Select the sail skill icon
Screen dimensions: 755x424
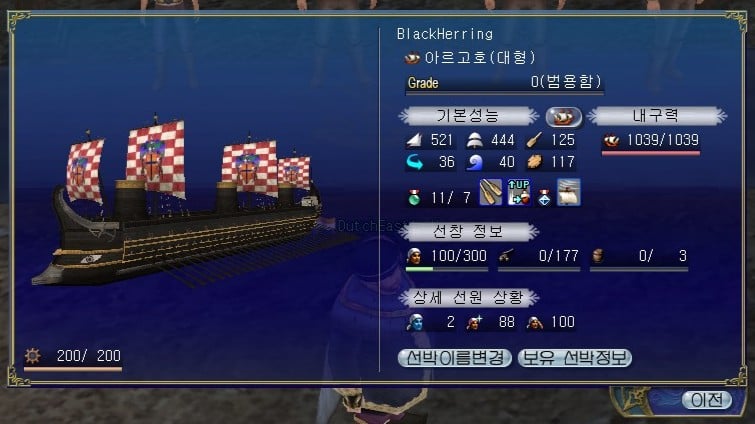(568, 191)
